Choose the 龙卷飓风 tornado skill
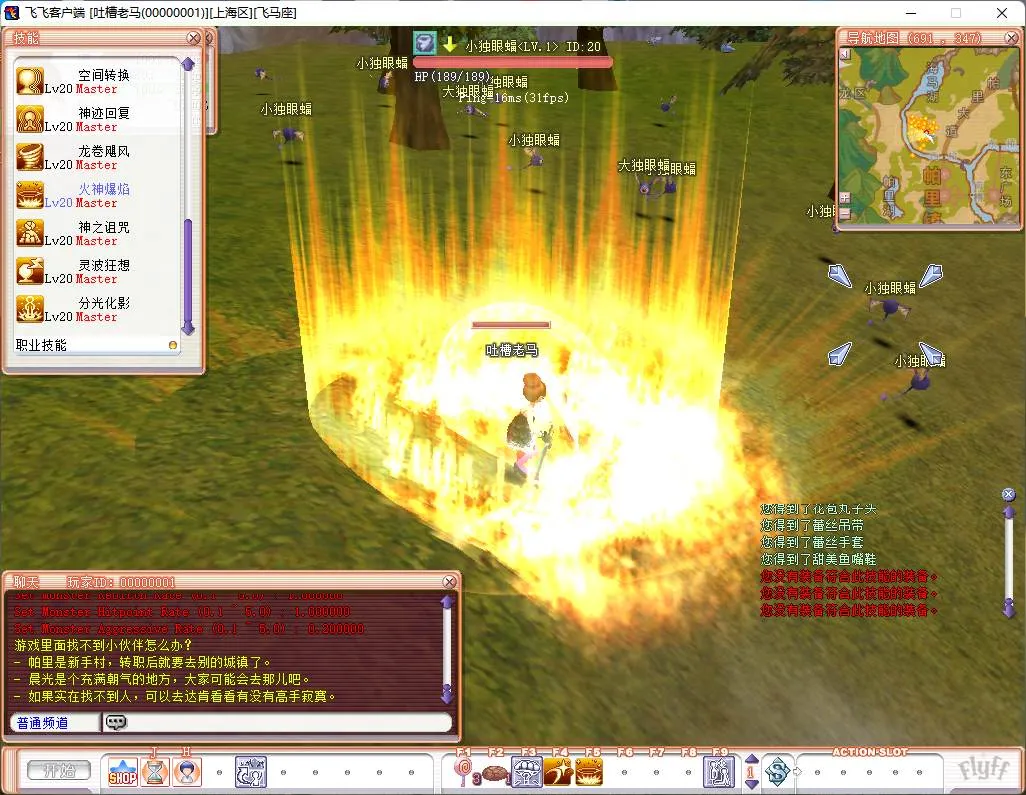1026x795 pixels. (30, 157)
